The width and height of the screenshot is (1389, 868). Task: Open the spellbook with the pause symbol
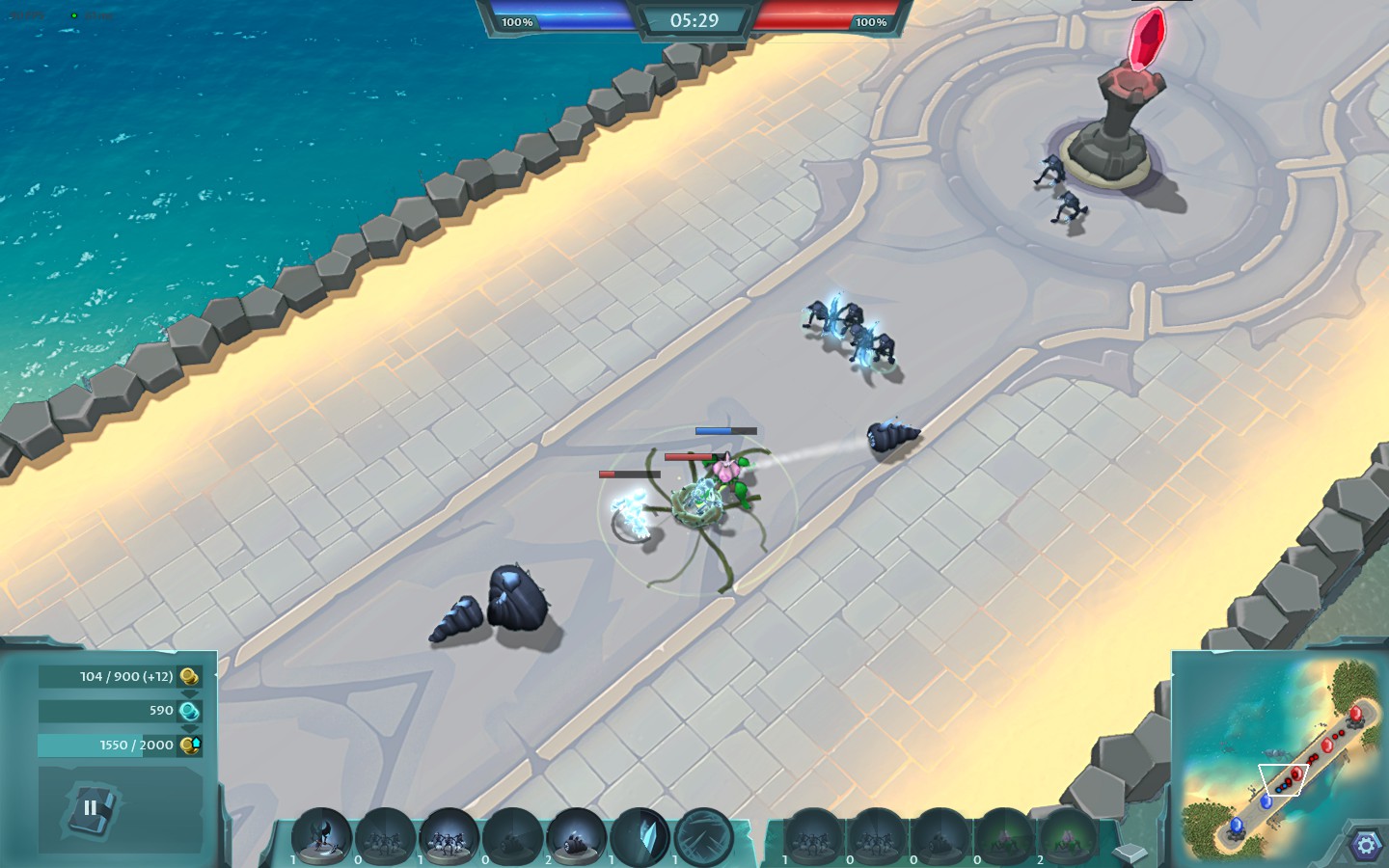pyautogui.click(x=91, y=808)
